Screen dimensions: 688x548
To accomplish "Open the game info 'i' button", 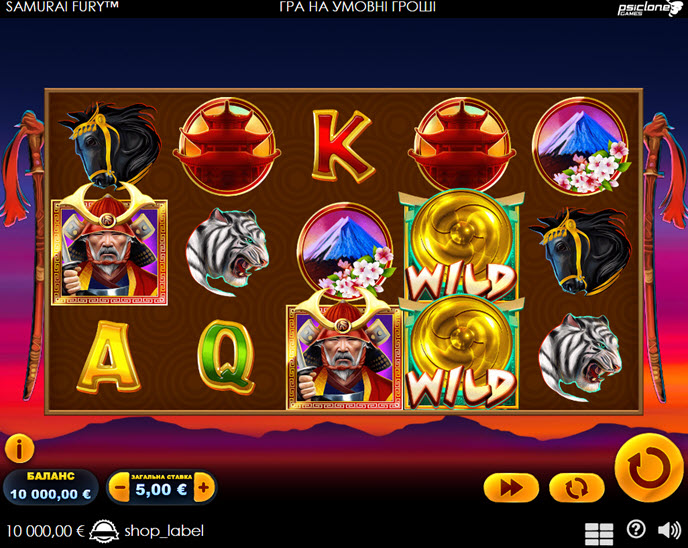I will point(19,449).
